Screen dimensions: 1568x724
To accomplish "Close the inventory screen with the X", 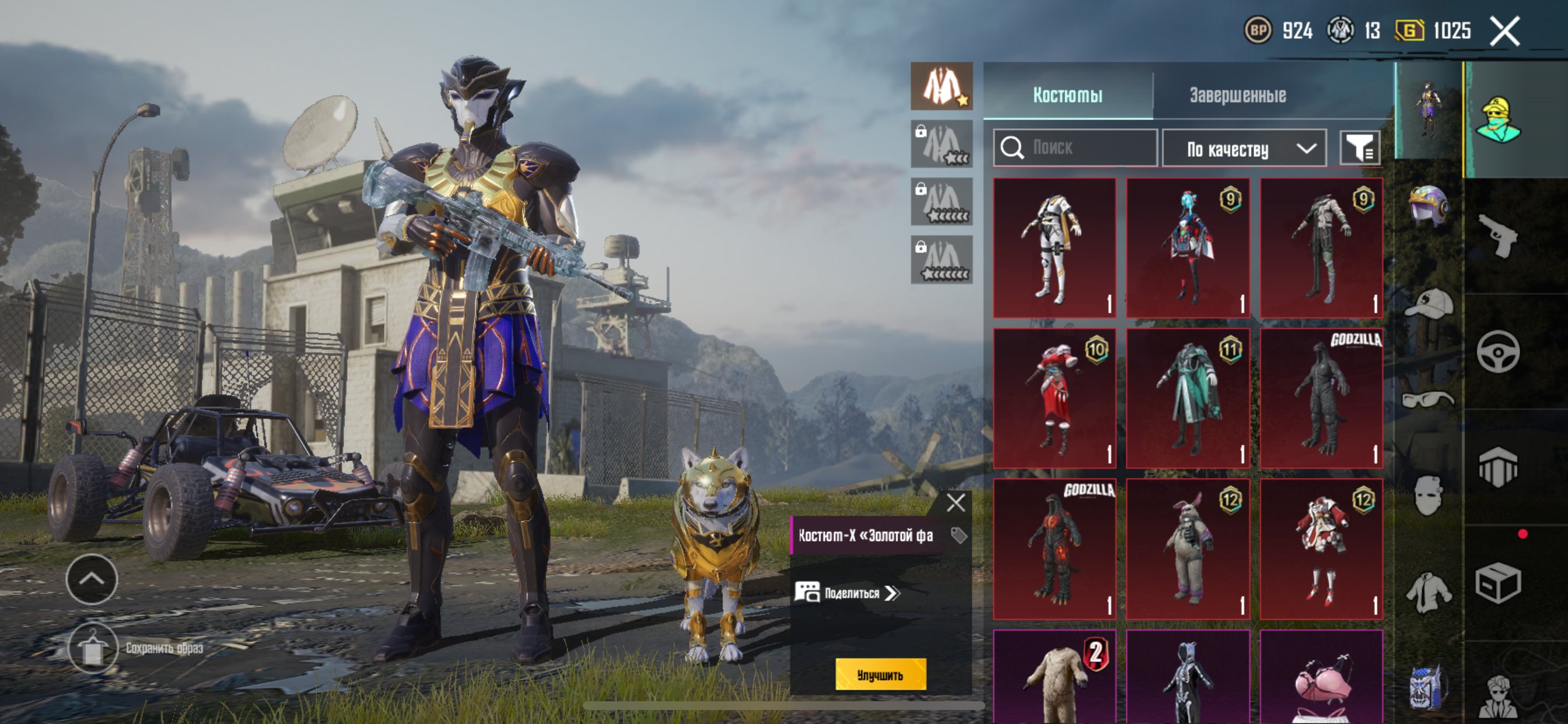I will (x=1504, y=31).
